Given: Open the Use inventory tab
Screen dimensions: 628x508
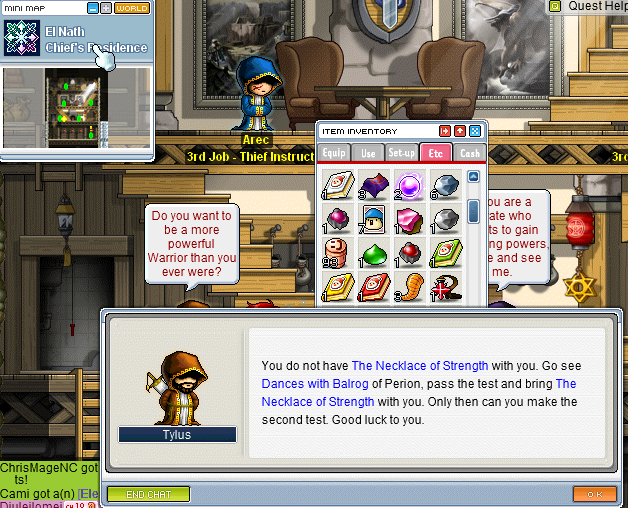Looking at the screenshot, I should pyautogui.click(x=368, y=153).
